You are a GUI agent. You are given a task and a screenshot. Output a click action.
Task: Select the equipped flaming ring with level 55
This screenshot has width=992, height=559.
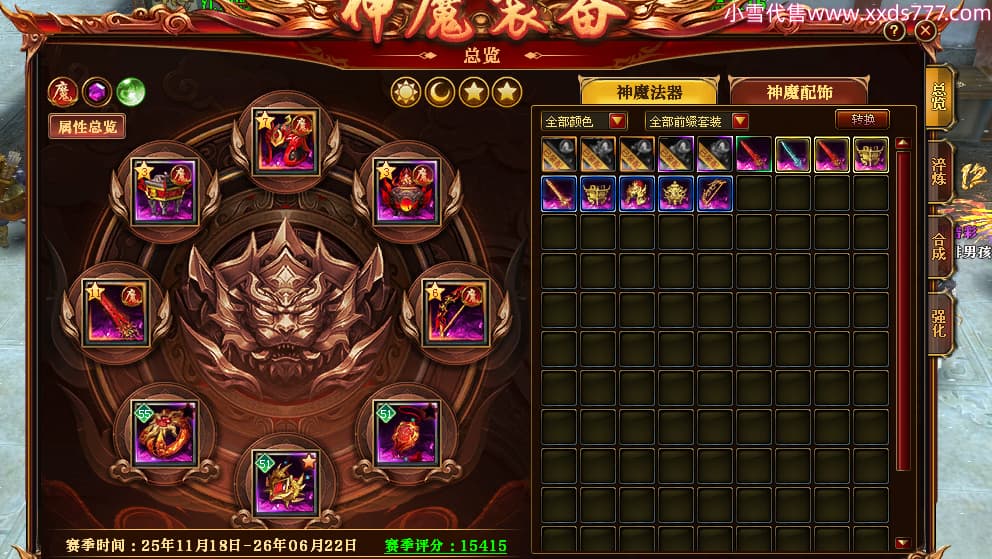tap(164, 432)
